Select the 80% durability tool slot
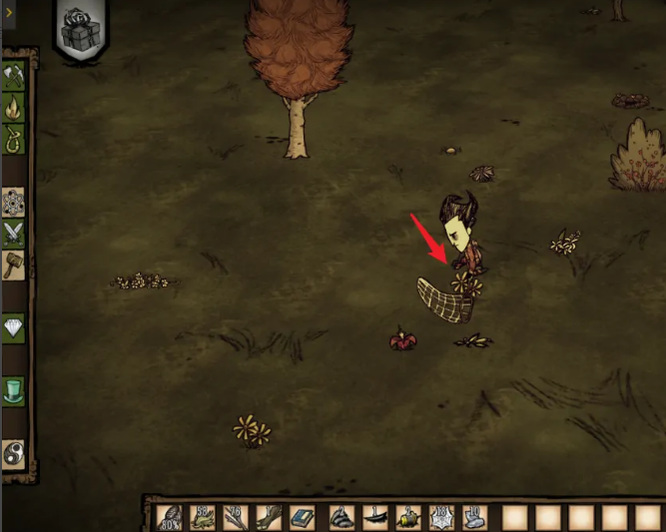 pyautogui.click(x=171, y=518)
